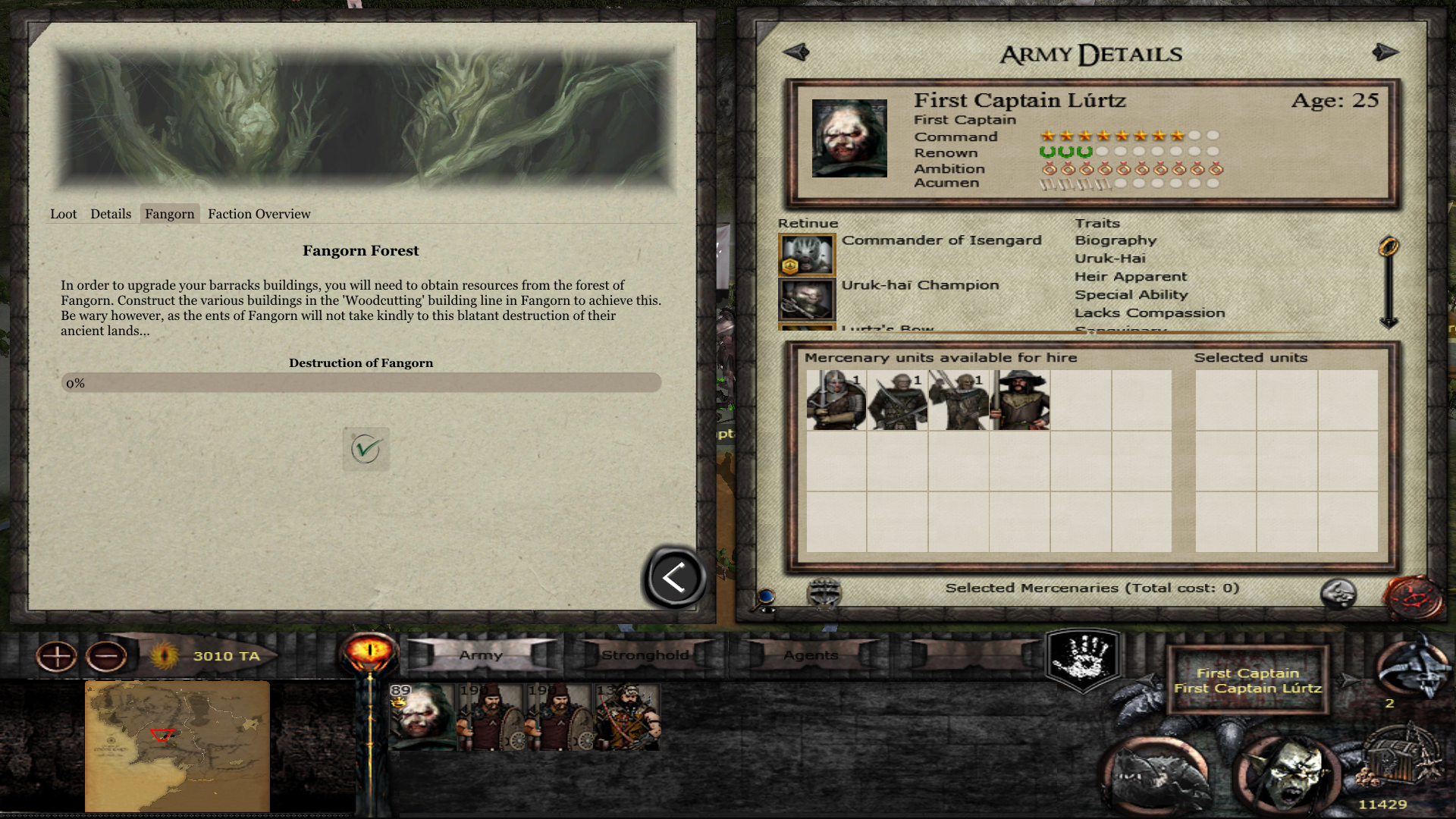Choose the first mercenary swordsman unit card
This screenshot has height=819, width=1456.
(x=836, y=400)
